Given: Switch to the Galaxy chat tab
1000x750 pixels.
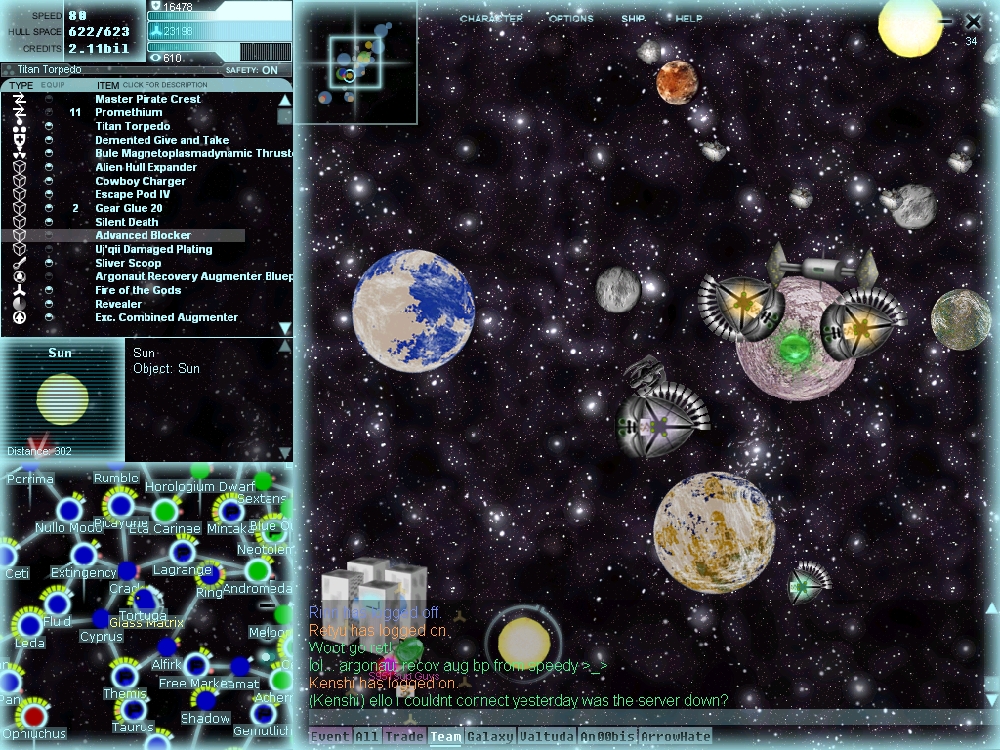Looking at the screenshot, I should pyautogui.click(x=490, y=737).
